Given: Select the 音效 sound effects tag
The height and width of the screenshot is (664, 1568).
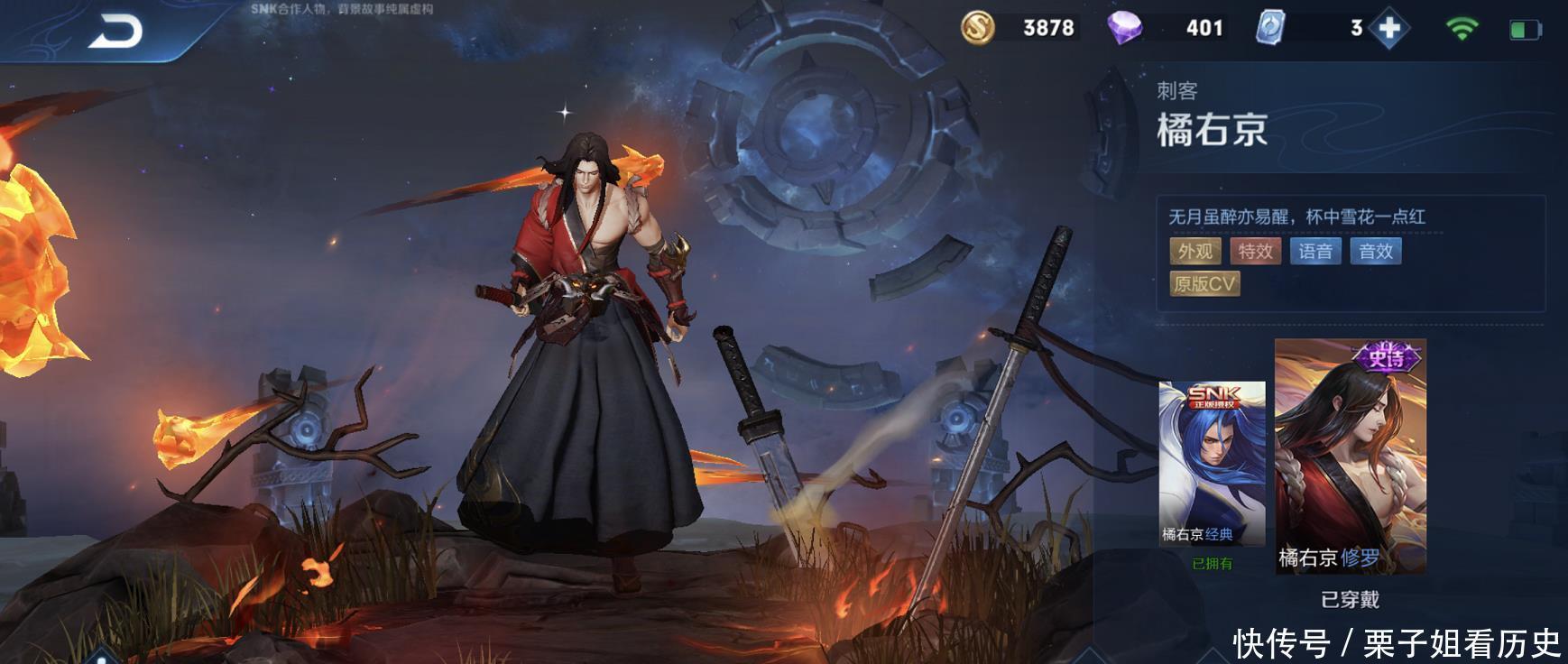Looking at the screenshot, I should tap(1376, 252).
